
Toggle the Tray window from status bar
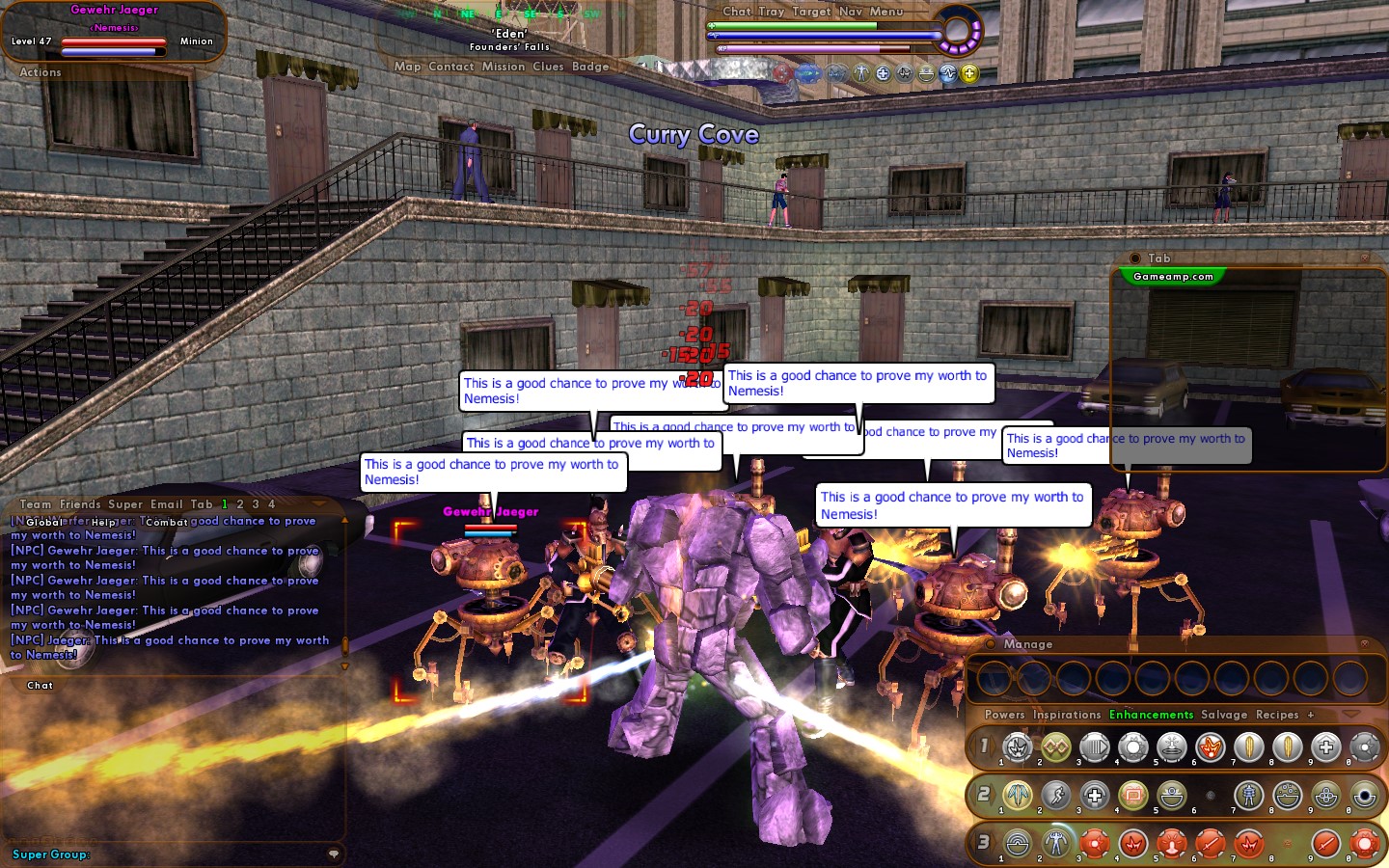coord(771,12)
